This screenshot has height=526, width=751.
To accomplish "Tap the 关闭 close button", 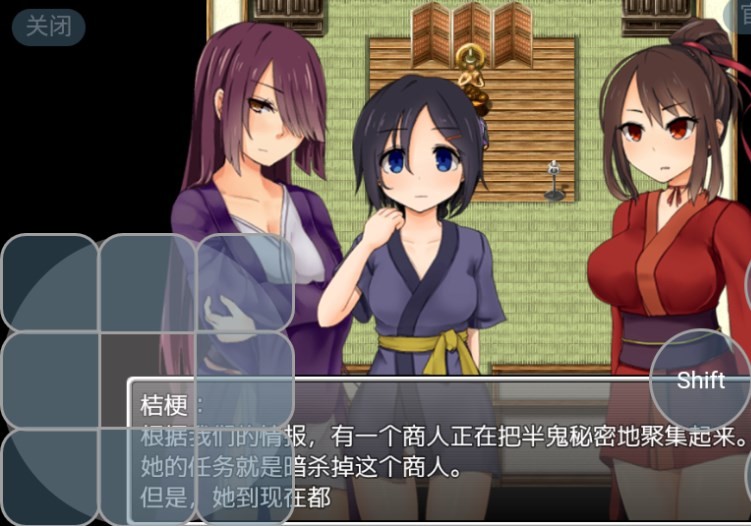I will tap(48, 27).
